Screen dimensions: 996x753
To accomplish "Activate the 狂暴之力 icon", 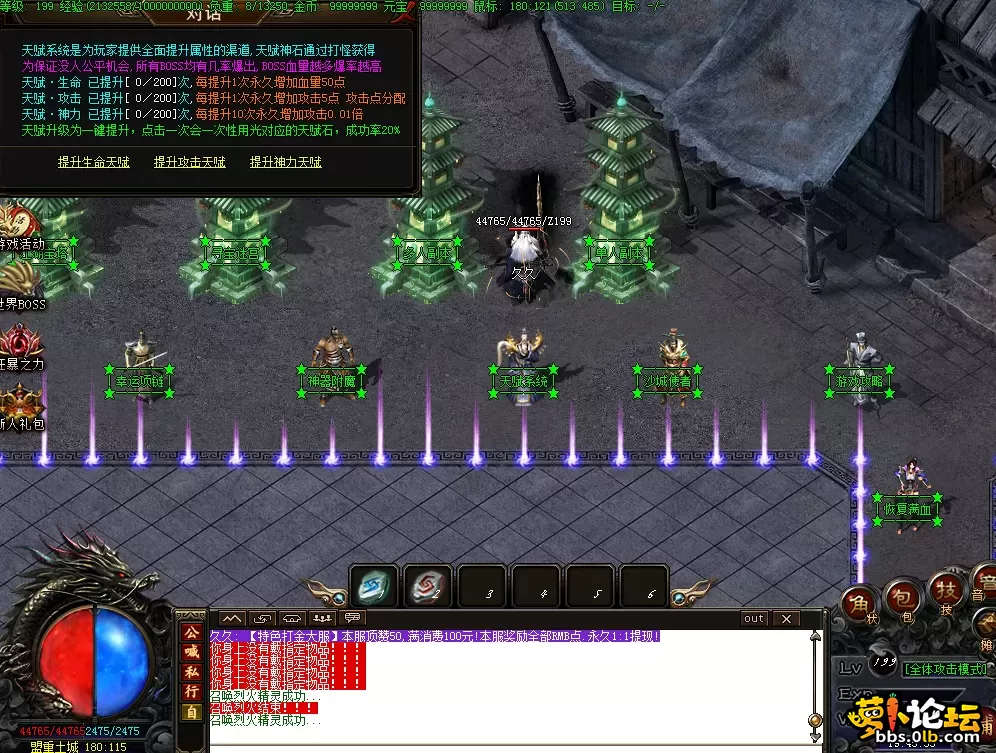I will 20,345.
